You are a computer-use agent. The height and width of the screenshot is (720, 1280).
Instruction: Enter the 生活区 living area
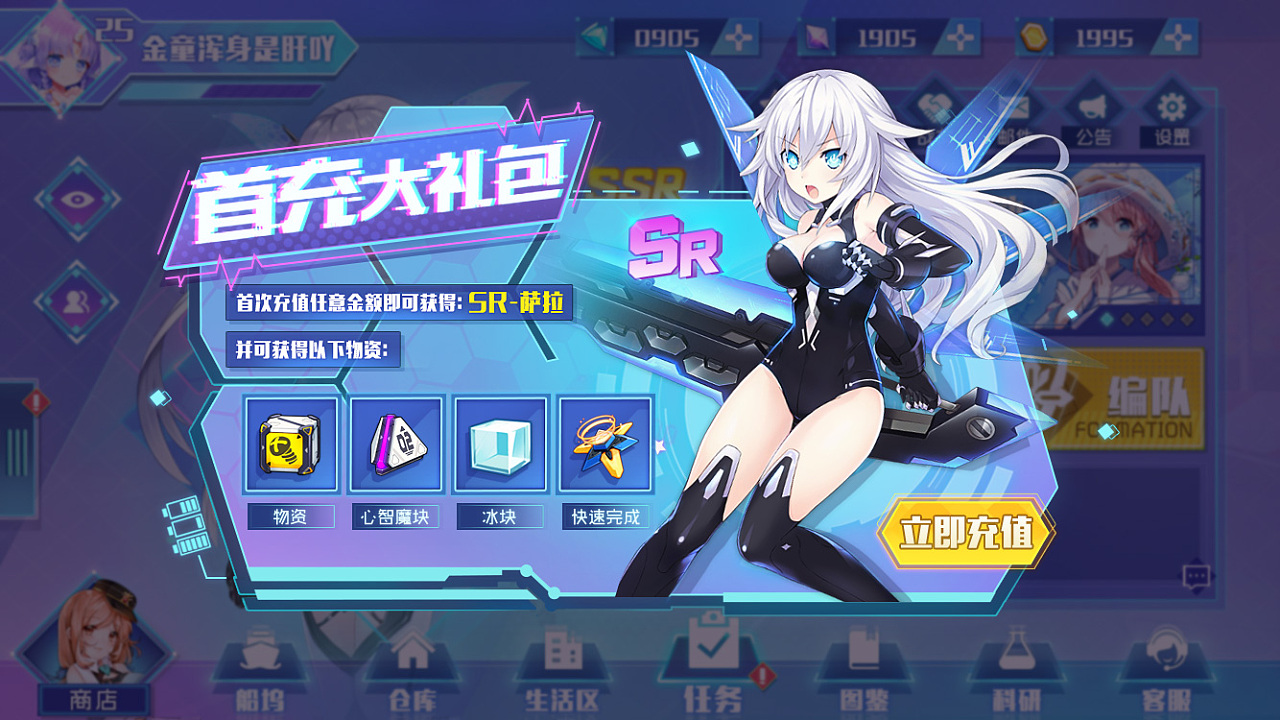(x=562, y=670)
